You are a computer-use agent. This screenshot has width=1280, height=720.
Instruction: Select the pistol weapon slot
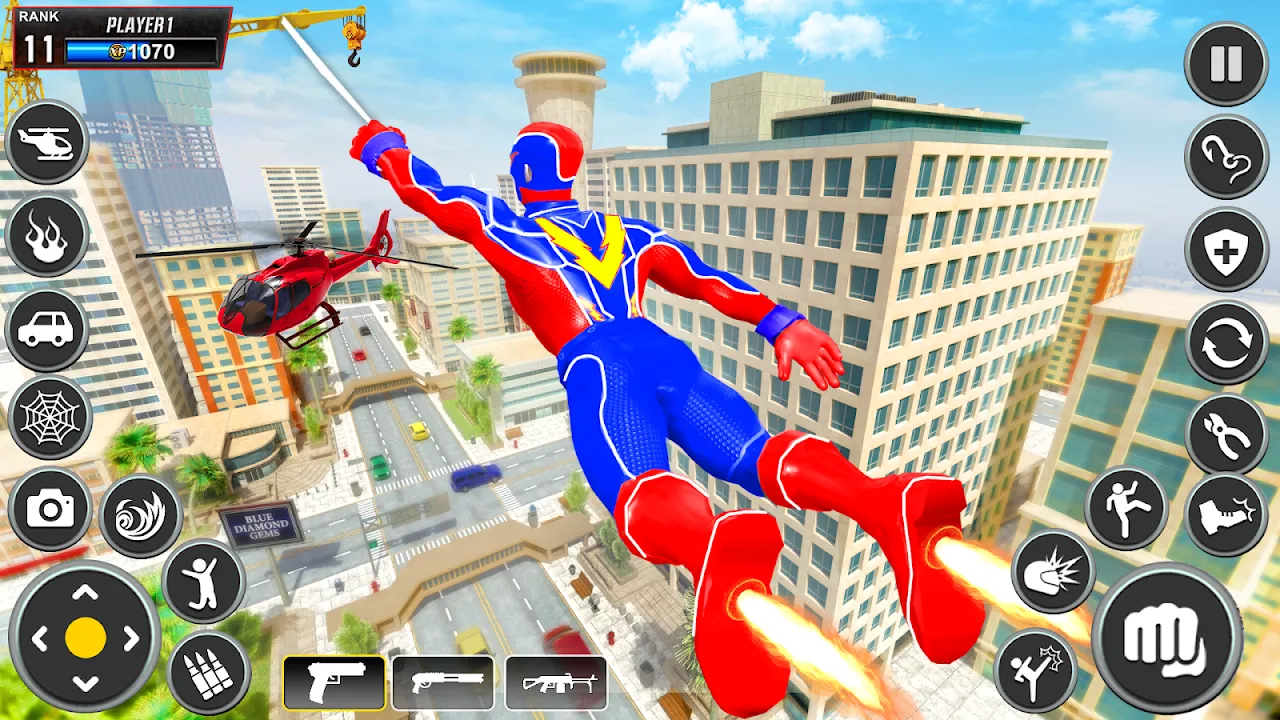(x=334, y=683)
